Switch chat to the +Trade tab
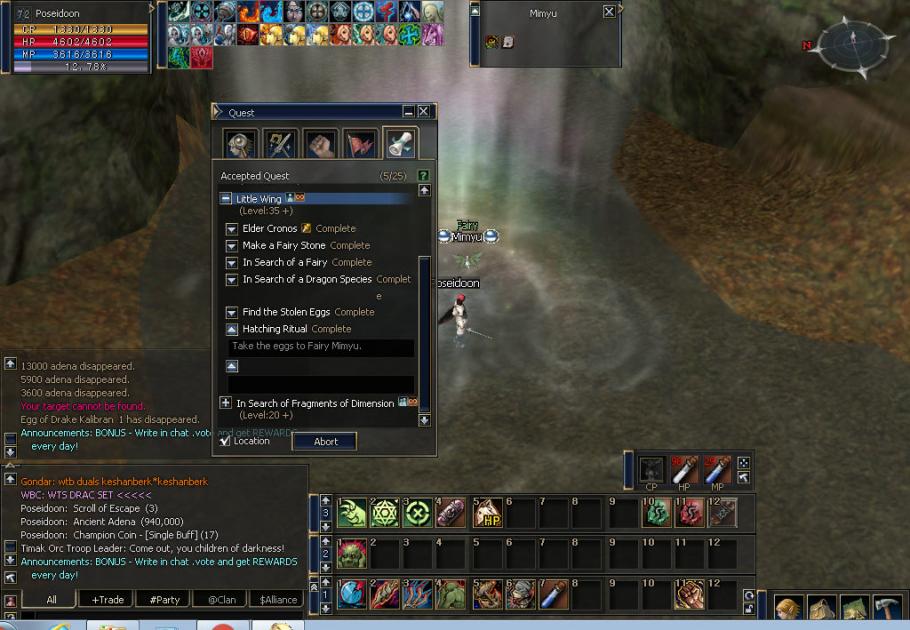Viewport: 910px width, 630px height. (108, 599)
